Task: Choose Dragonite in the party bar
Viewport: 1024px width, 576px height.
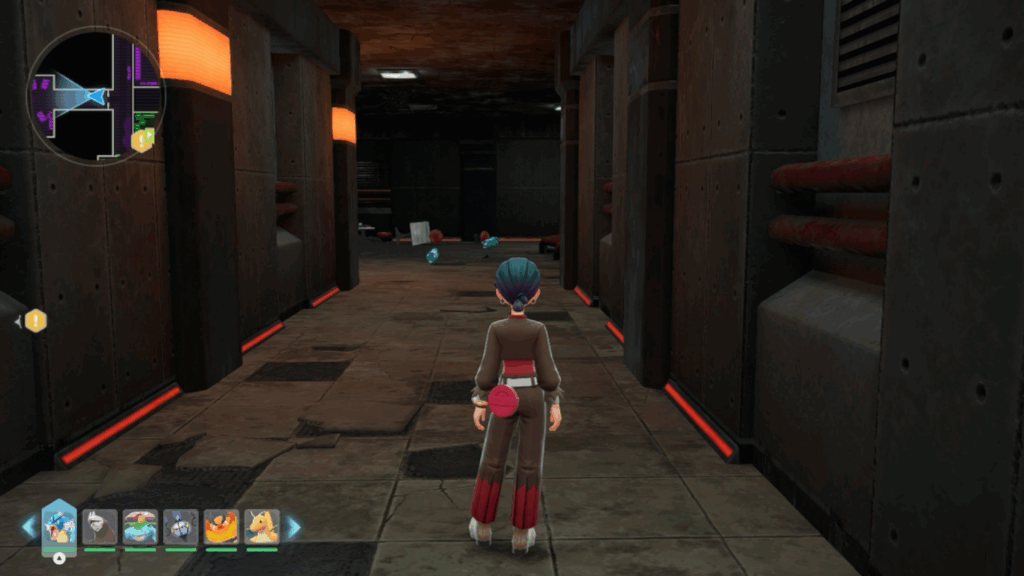Action: [262, 526]
